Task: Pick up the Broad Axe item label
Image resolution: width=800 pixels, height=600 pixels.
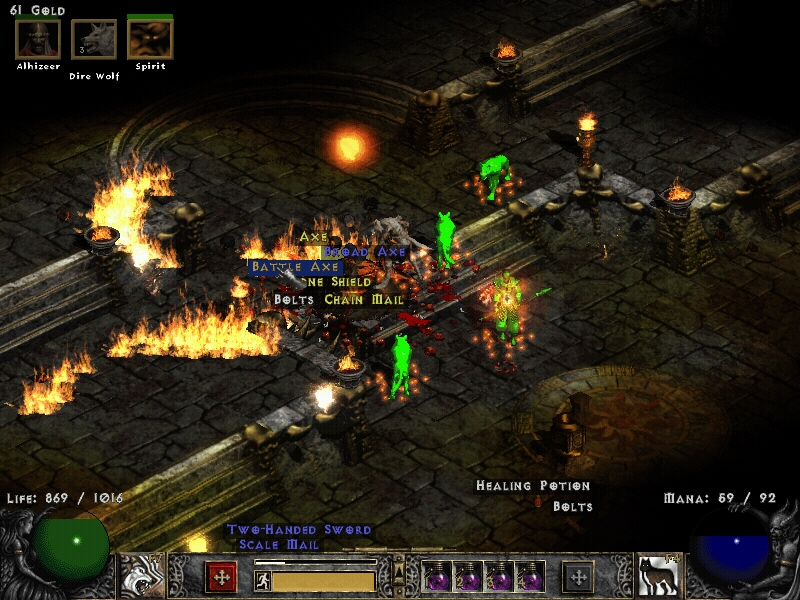Action: (366, 252)
